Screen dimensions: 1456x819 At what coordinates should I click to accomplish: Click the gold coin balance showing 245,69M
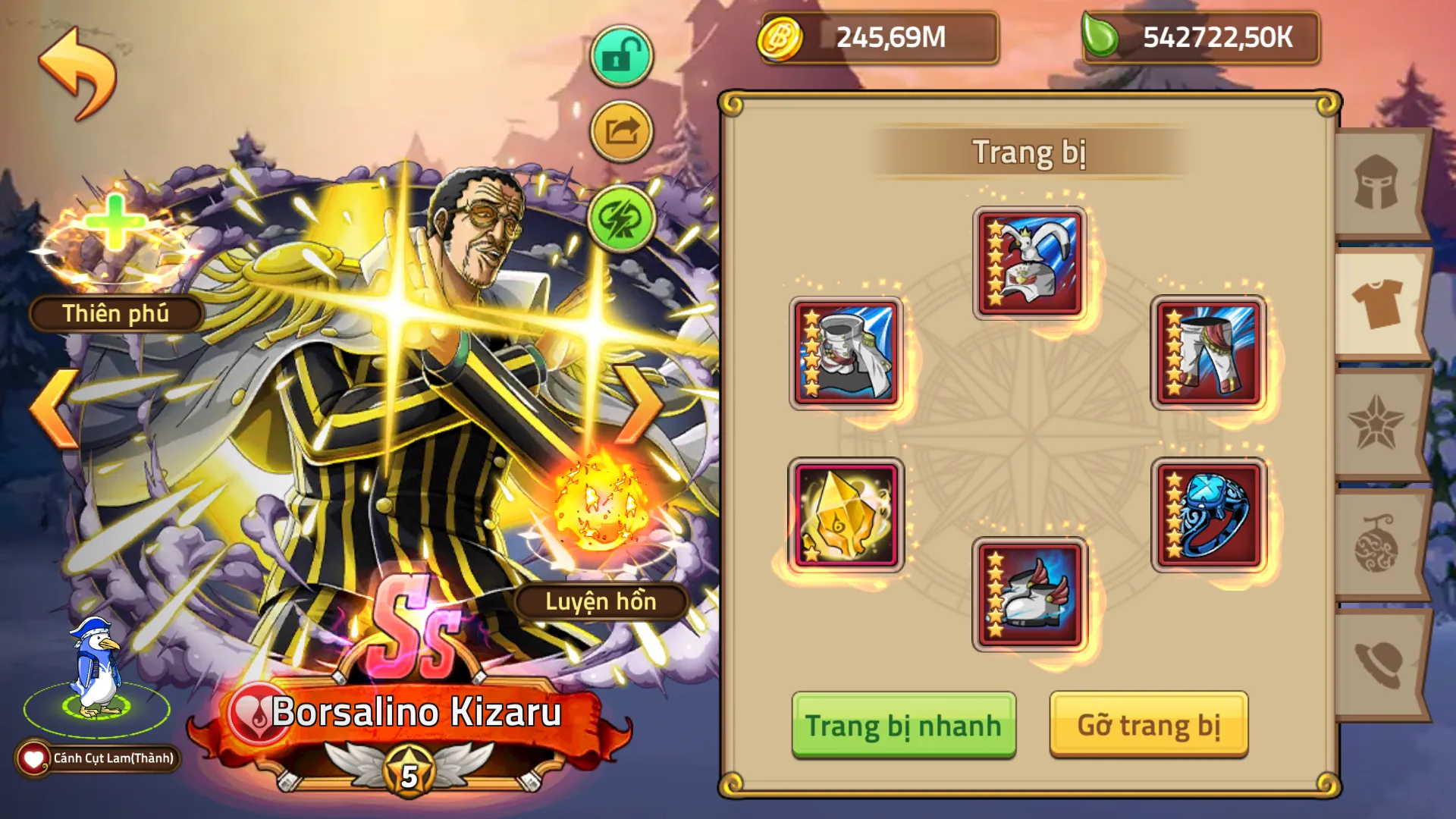[880, 38]
